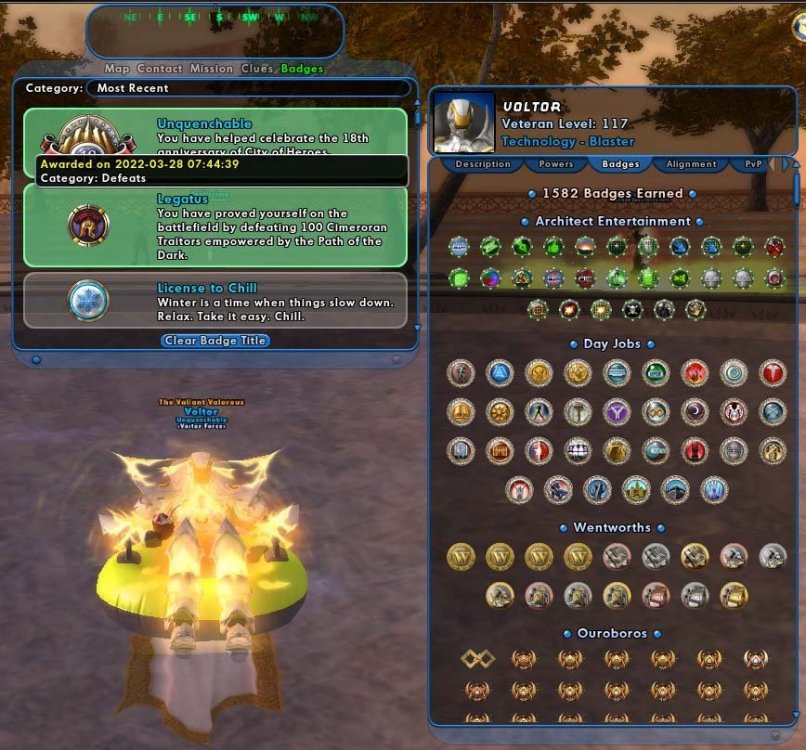This screenshot has height=750, width=806.
Task: Select Voltor's character portrait
Action: coord(464,123)
